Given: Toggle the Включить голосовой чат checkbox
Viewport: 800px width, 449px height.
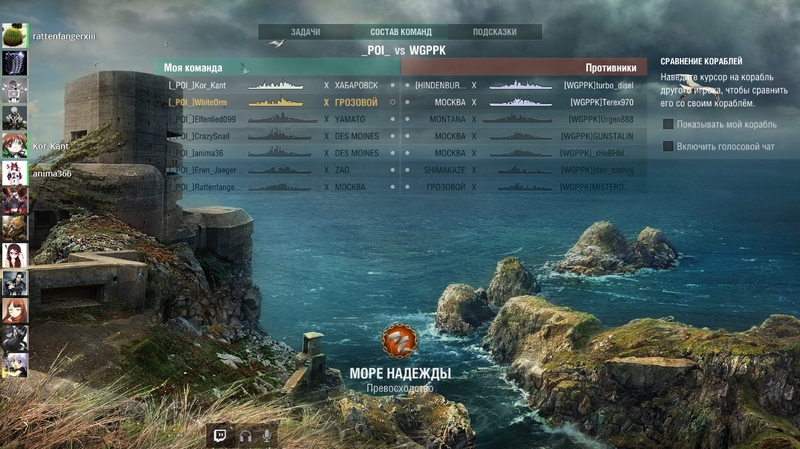Looking at the screenshot, I should coord(668,146).
